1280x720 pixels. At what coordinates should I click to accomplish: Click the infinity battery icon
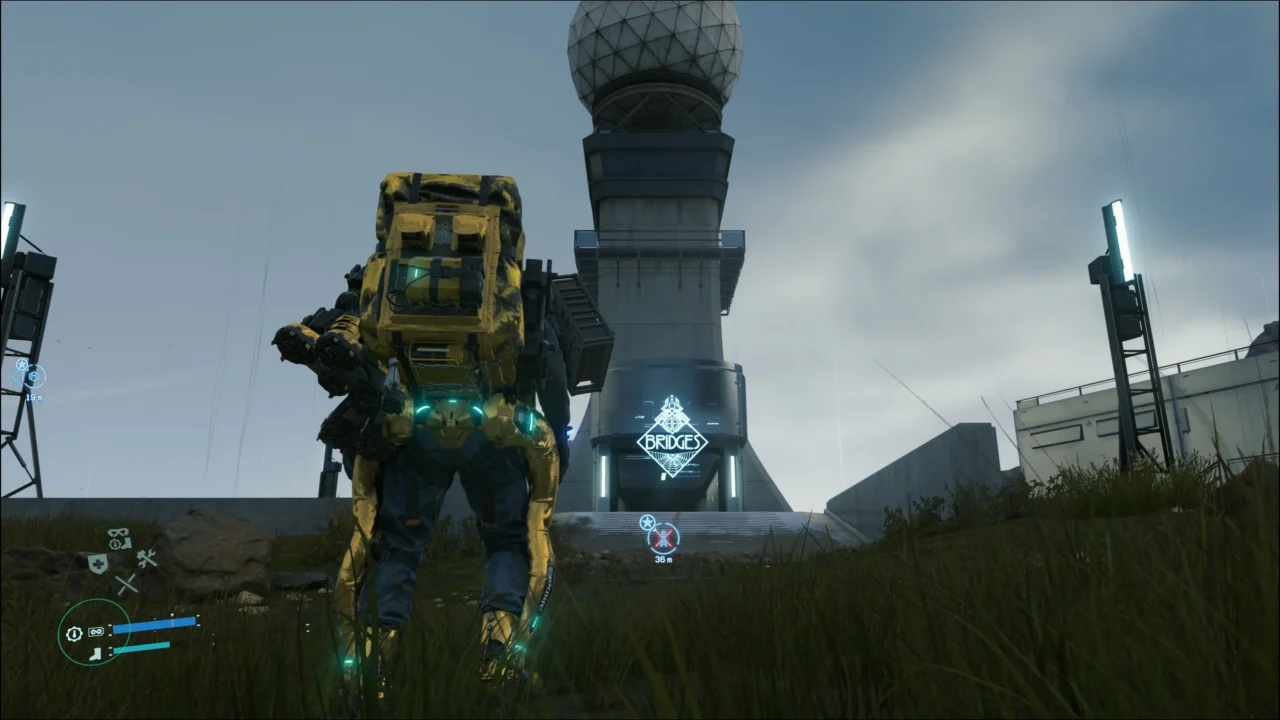[x=97, y=632]
